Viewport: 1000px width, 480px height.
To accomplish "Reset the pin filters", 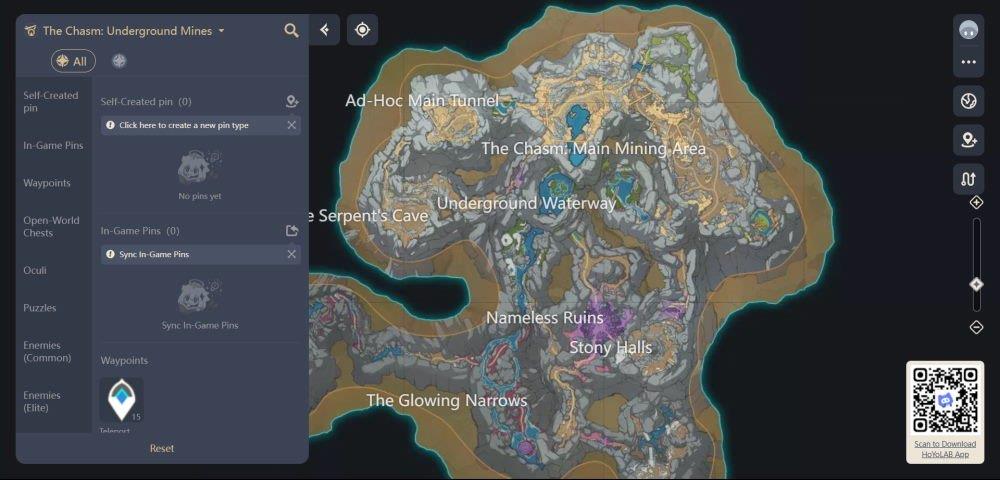I will tap(162, 448).
